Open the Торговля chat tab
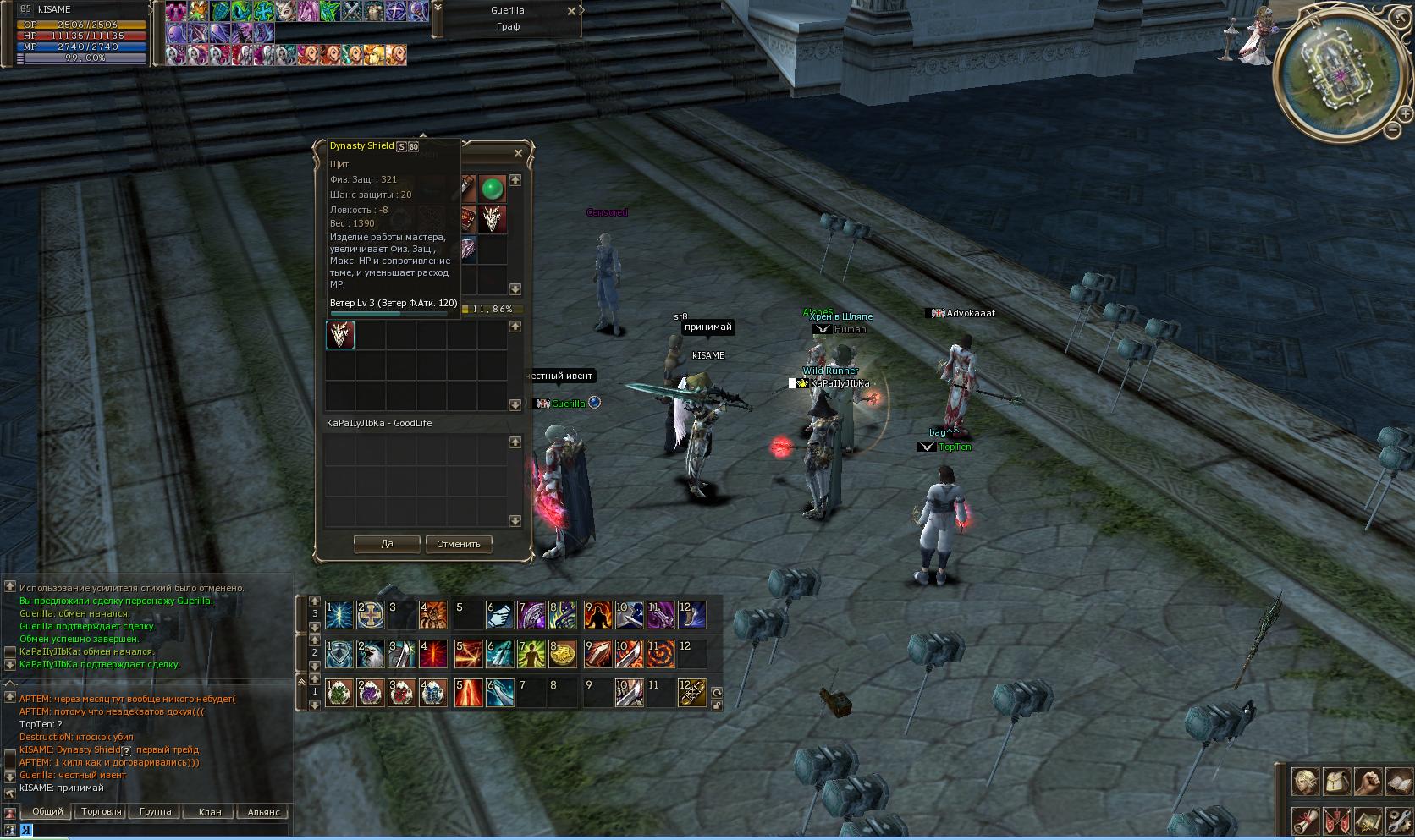The image size is (1415, 840). tap(102, 811)
